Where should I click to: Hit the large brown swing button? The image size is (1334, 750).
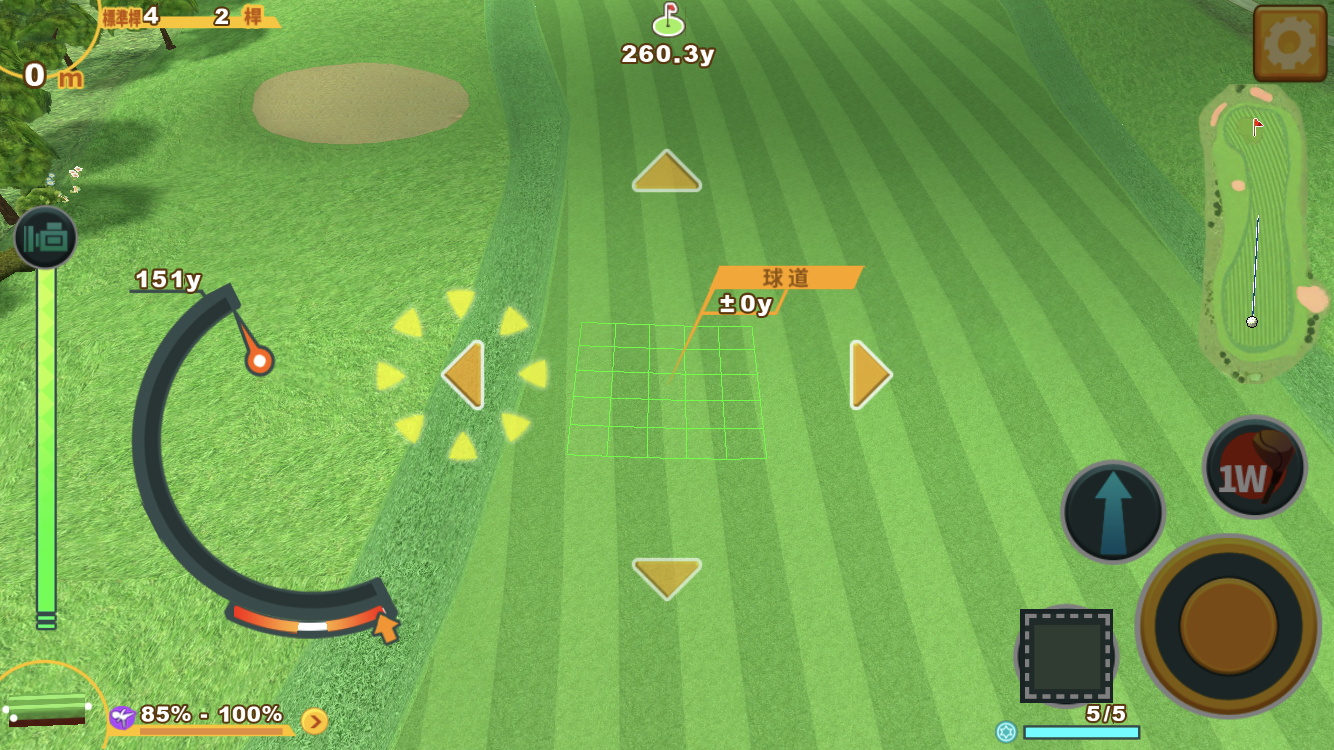click(x=1228, y=625)
